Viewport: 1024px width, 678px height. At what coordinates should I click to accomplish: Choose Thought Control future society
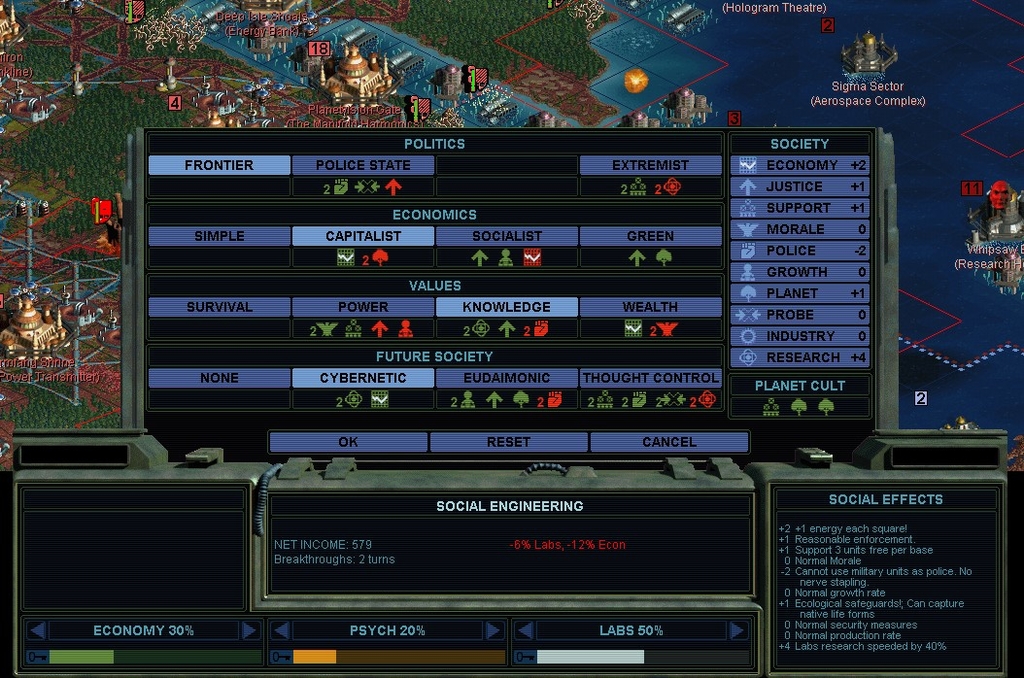point(650,378)
